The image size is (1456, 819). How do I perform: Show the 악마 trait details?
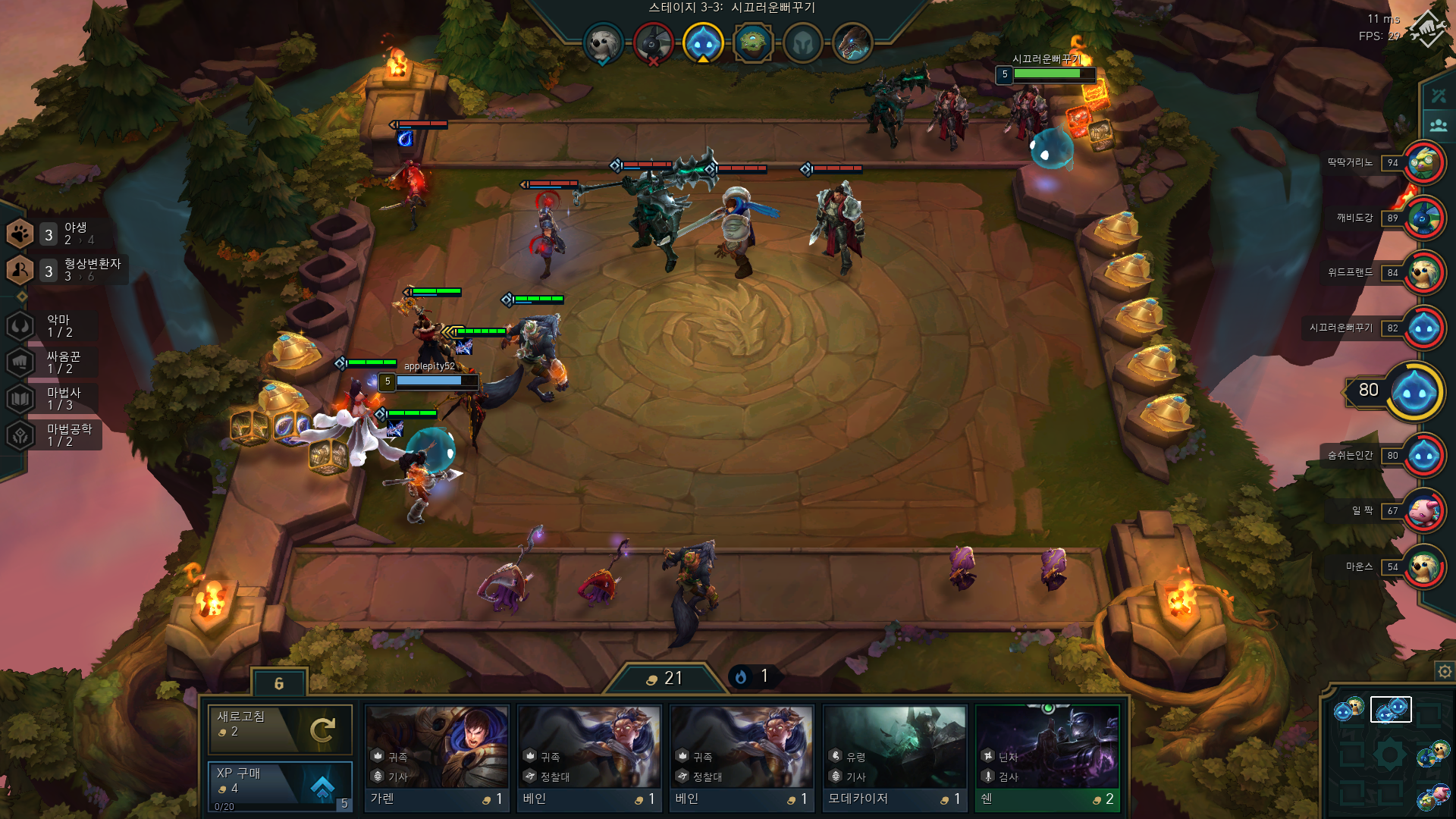pyautogui.click(x=53, y=326)
